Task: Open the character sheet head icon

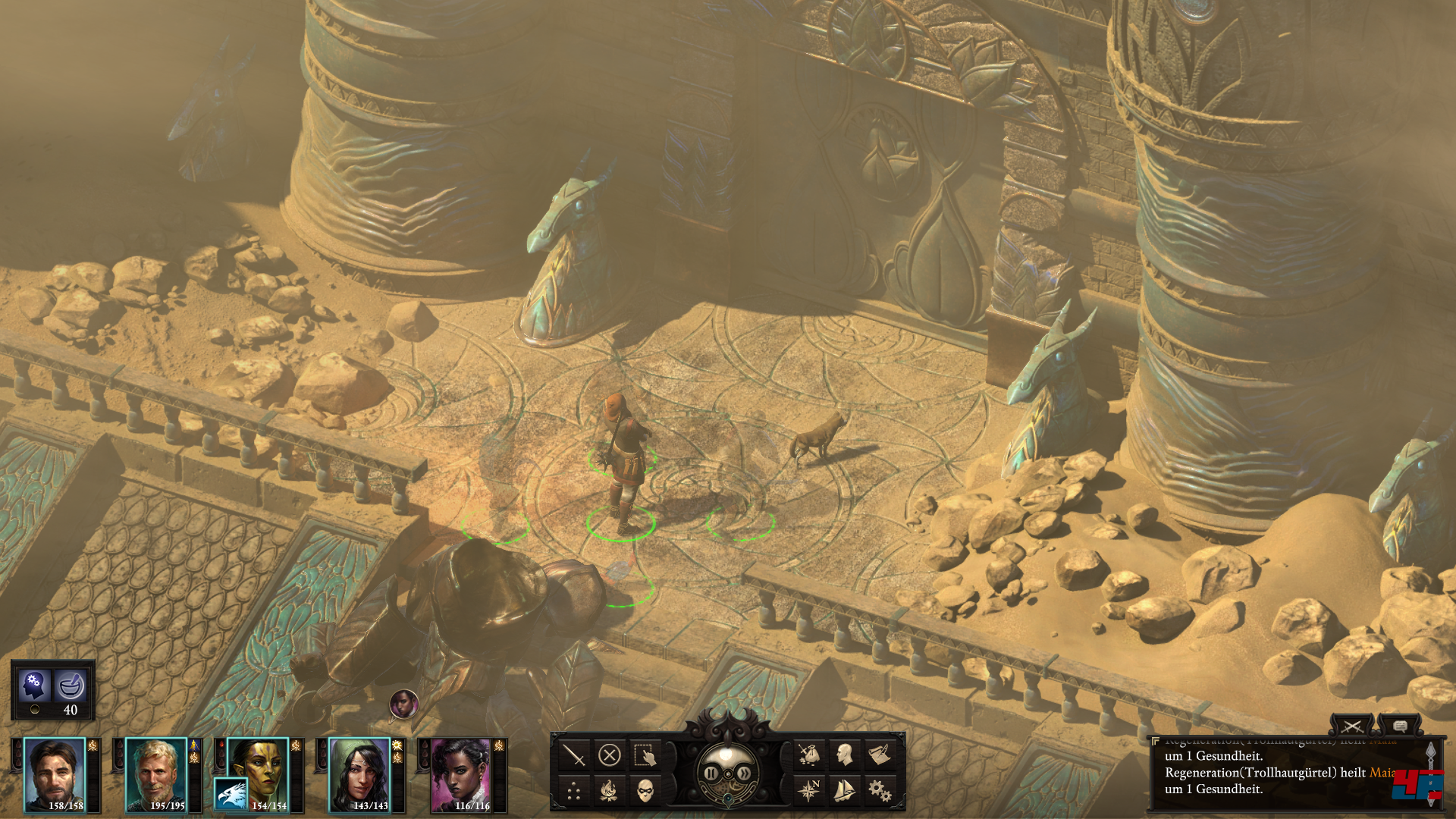Action: point(844,755)
